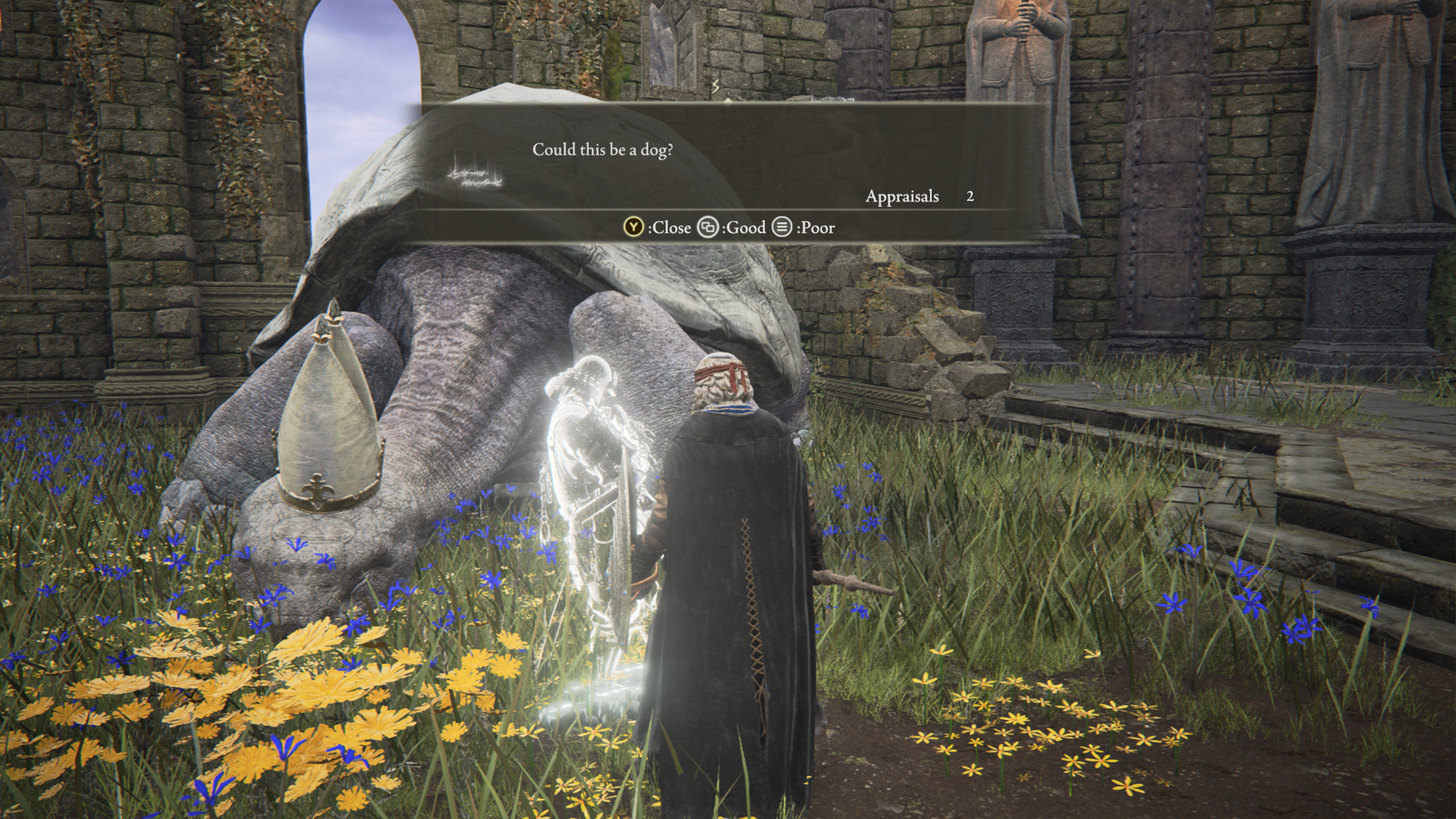Toggle a Poor appraisal for this message

[780, 228]
